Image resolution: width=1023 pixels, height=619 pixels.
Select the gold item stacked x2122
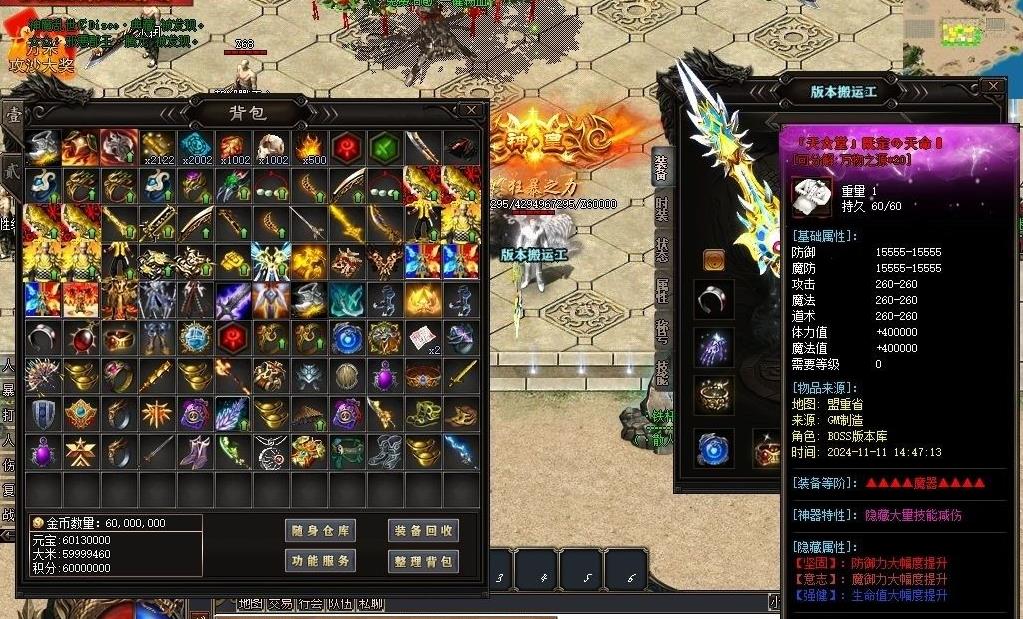[x=157, y=147]
